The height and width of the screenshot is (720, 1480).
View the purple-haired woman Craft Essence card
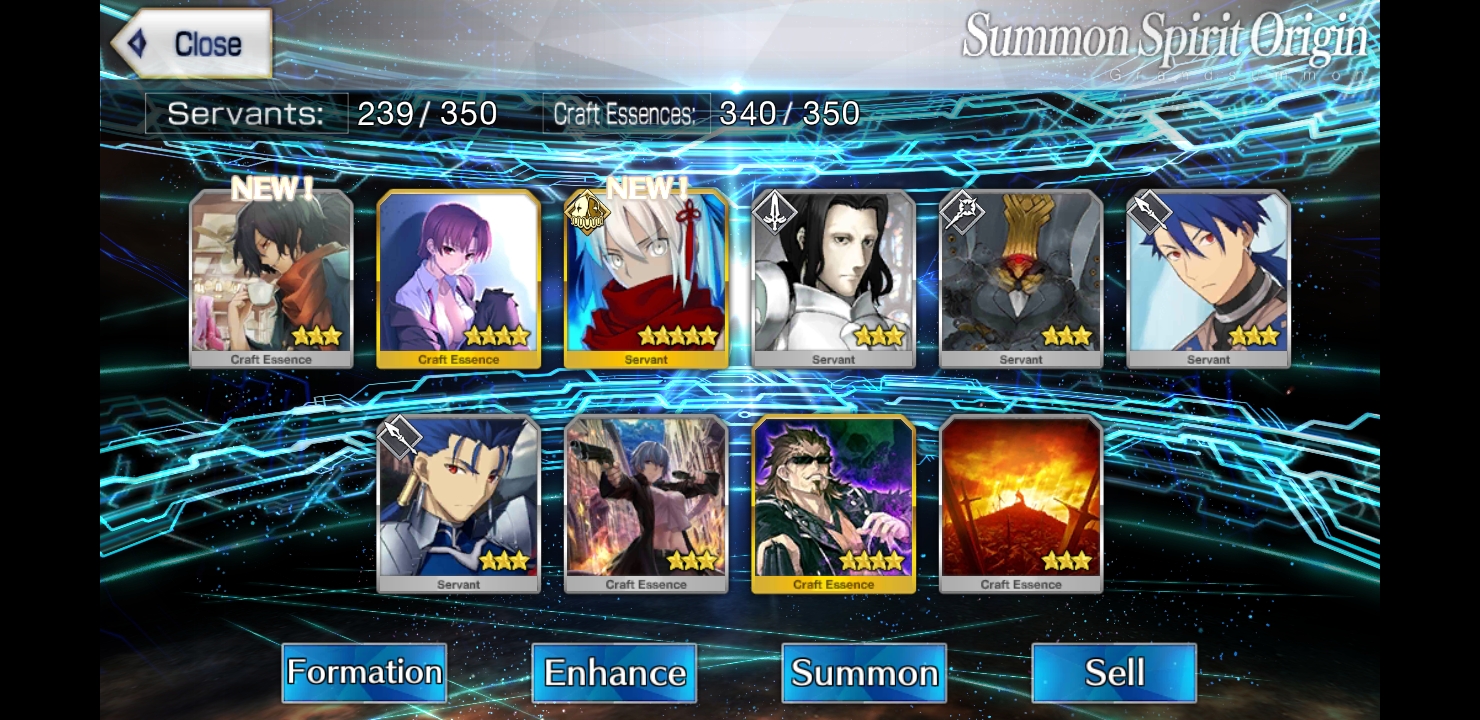[459, 279]
